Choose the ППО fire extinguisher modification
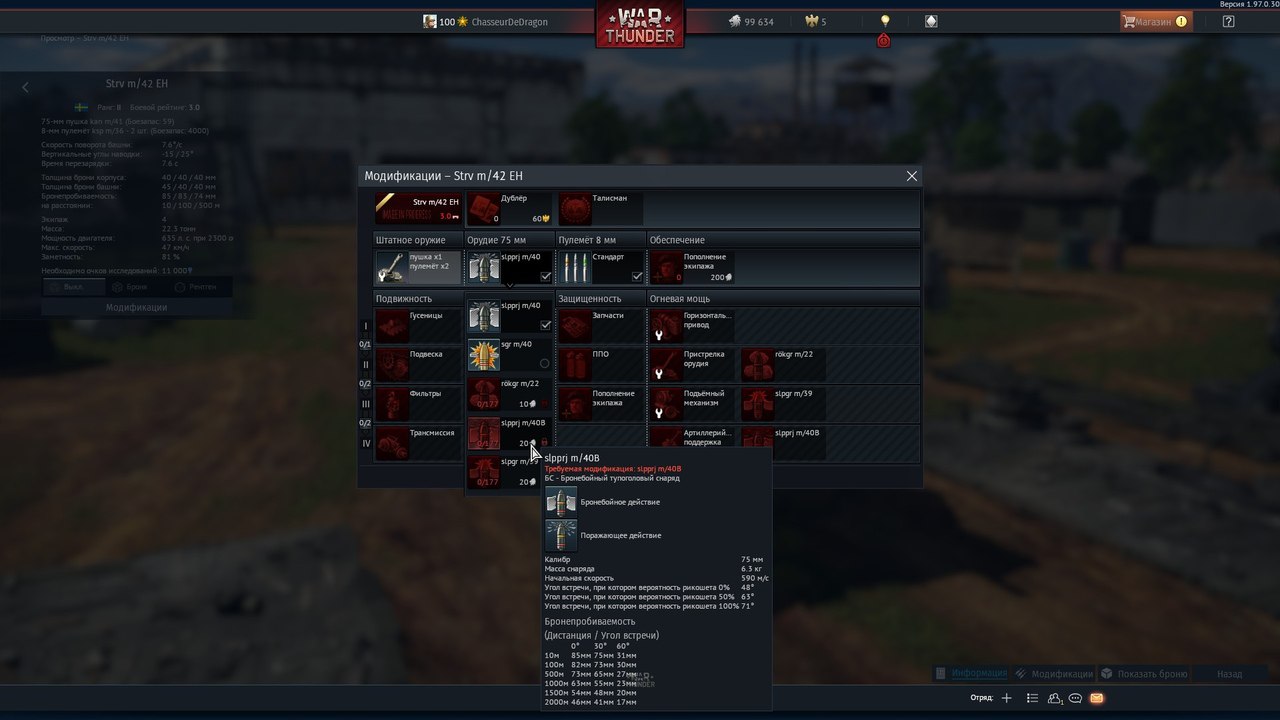 point(601,365)
